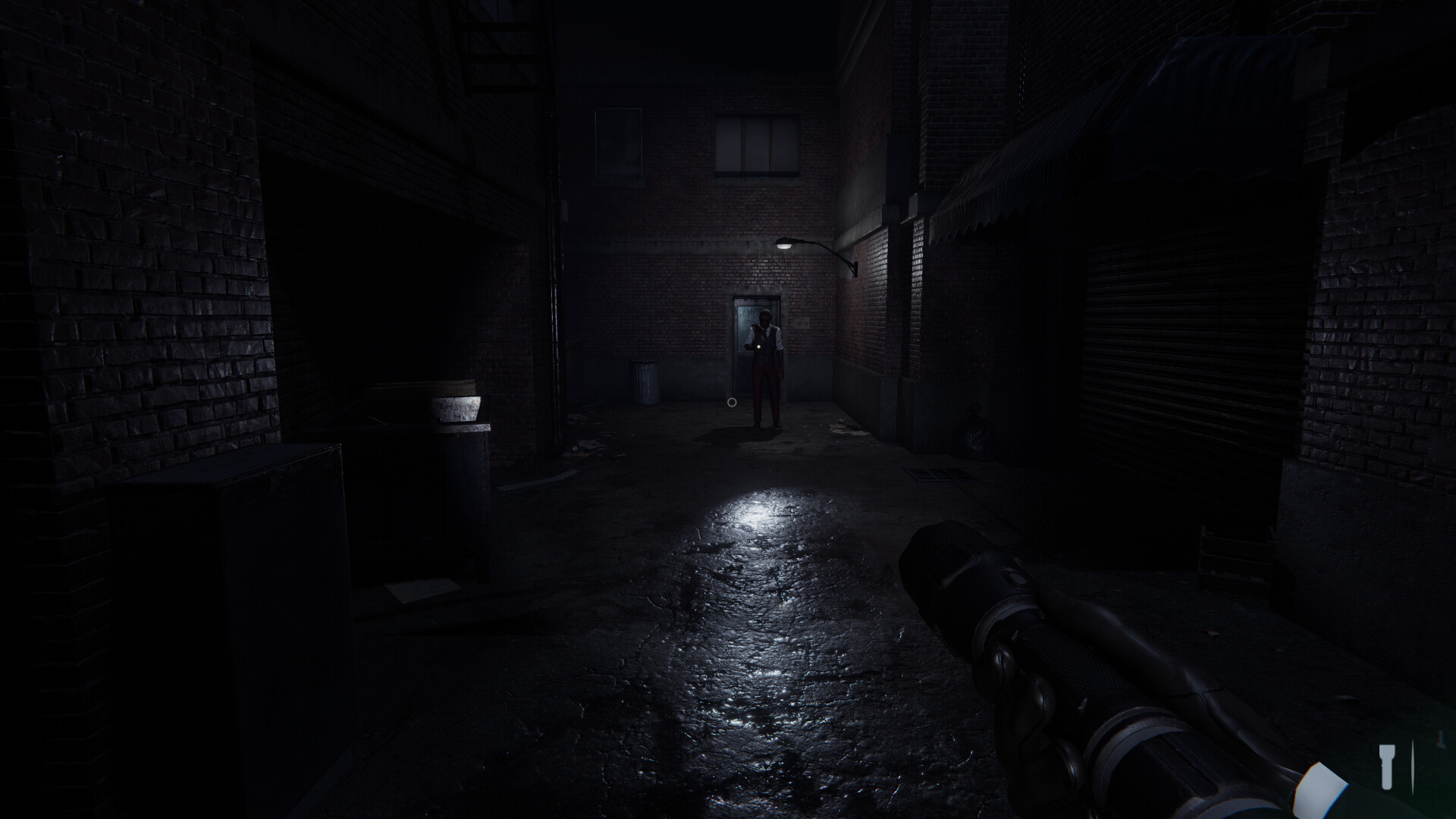The height and width of the screenshot is (819, 1456).
Task: Click the glowing lighter the man is holding
Action: pos(758,346)
